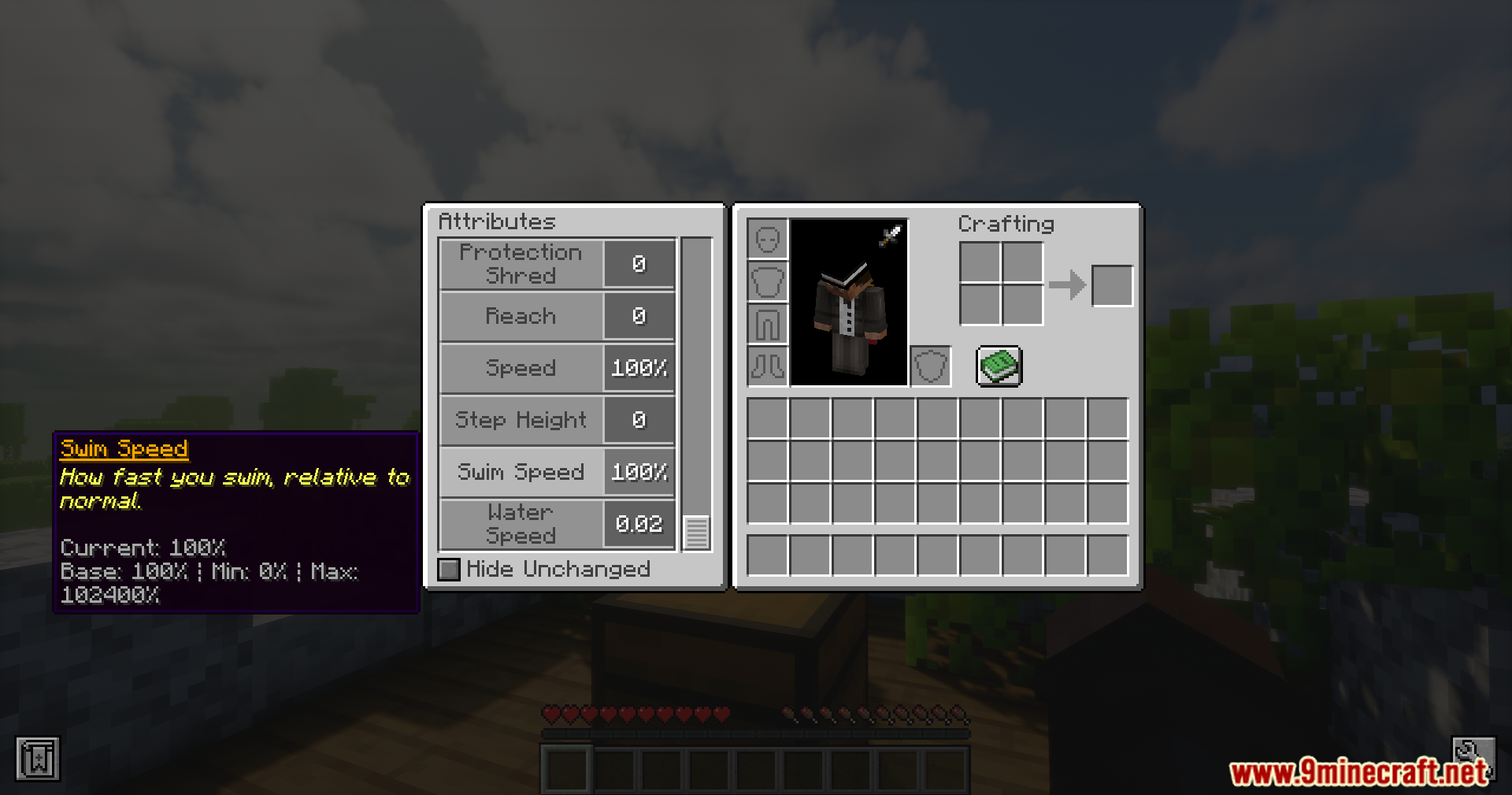Click the crafting output result slot
The width and height of the screenshot is (1512, 795).
1112,285
